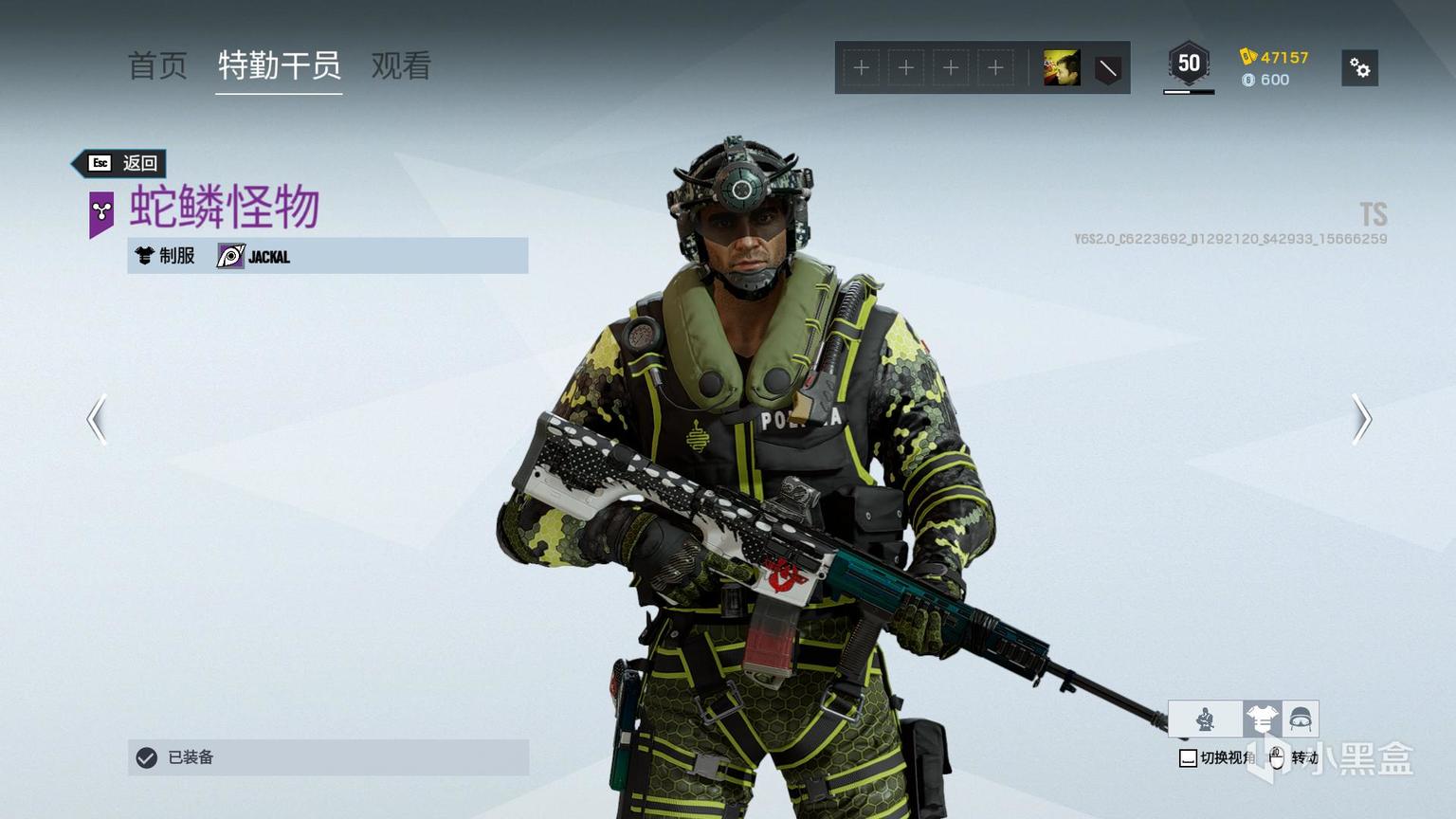Show the previous uniform with left arrow
Screen dimensions: 1456x819
point(97,419)
